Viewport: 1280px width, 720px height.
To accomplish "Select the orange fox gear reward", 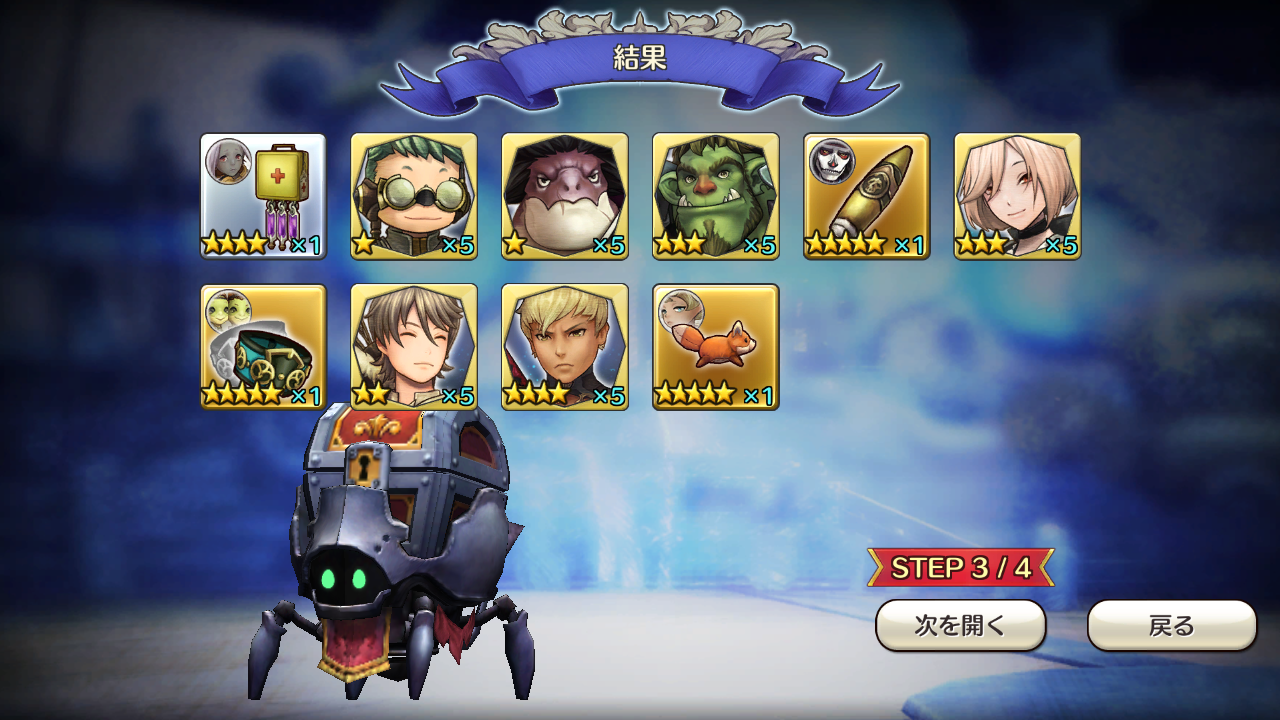I will pyautogui.click(x=716, y=347).
